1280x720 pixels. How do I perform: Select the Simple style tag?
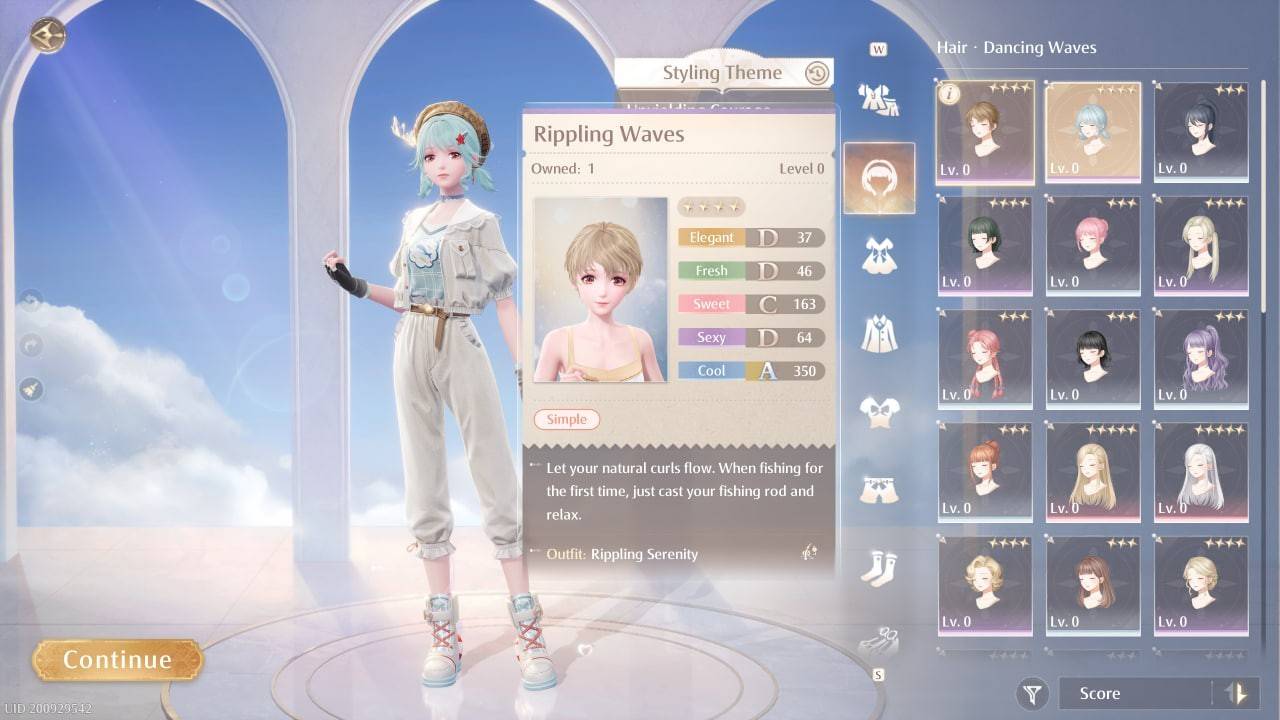tap(566, 419)
